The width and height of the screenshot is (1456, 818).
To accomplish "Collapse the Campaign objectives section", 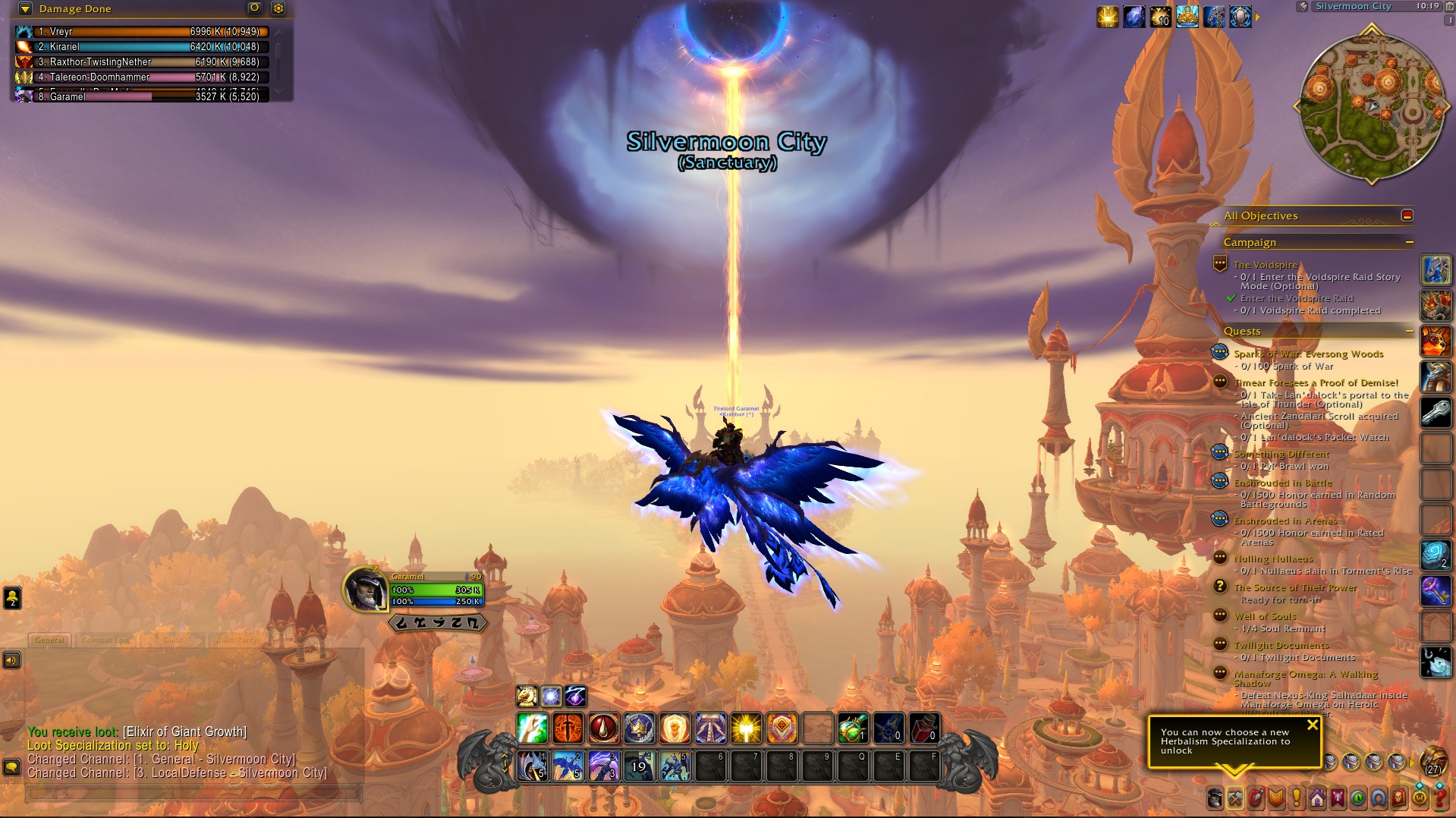I will tap(1409, 243).
